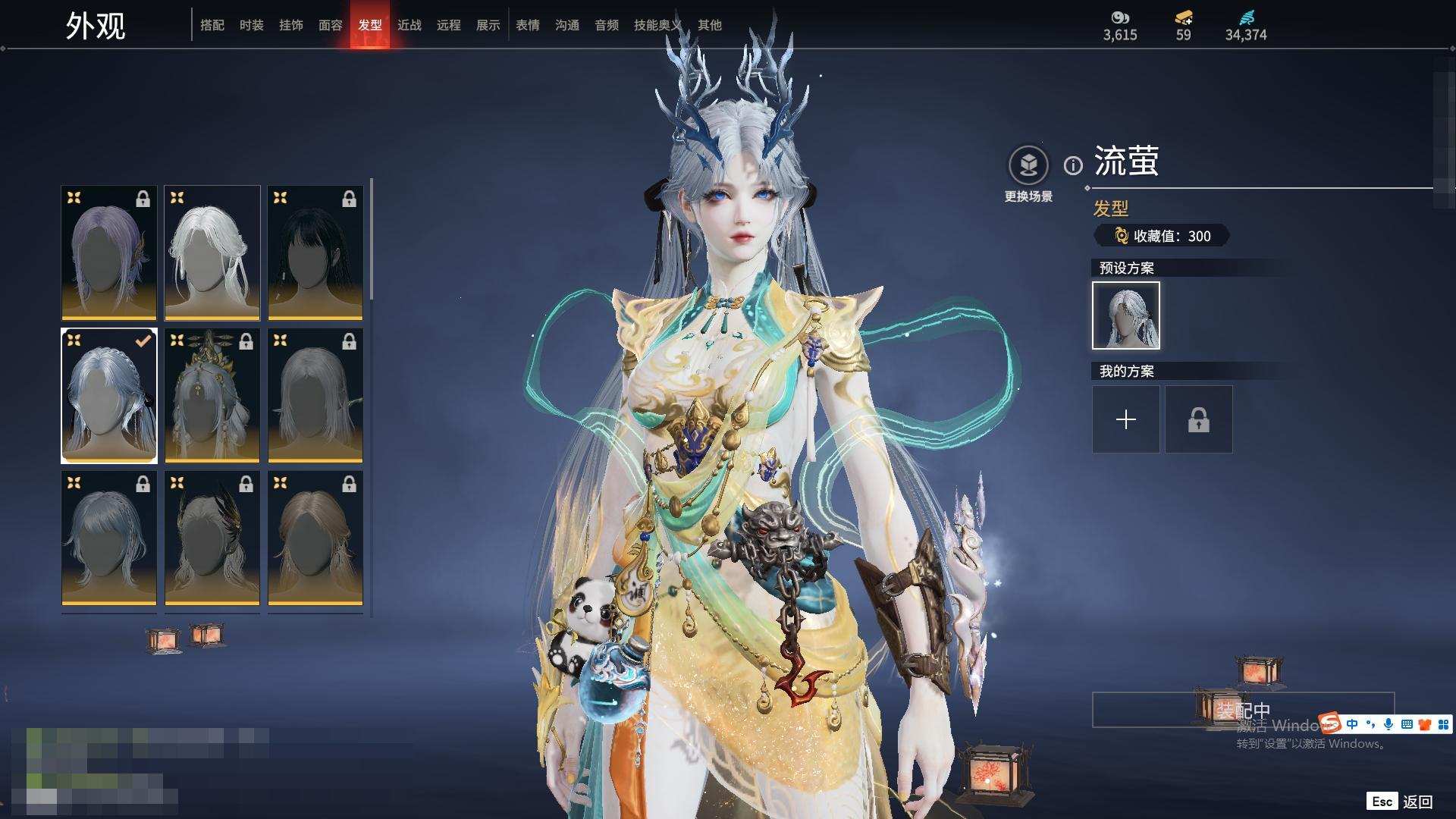Select the 预设方案 preset hairstyle thumbnail
Viewport: 1456px width, 819px height.
[x=1125, y=315]
